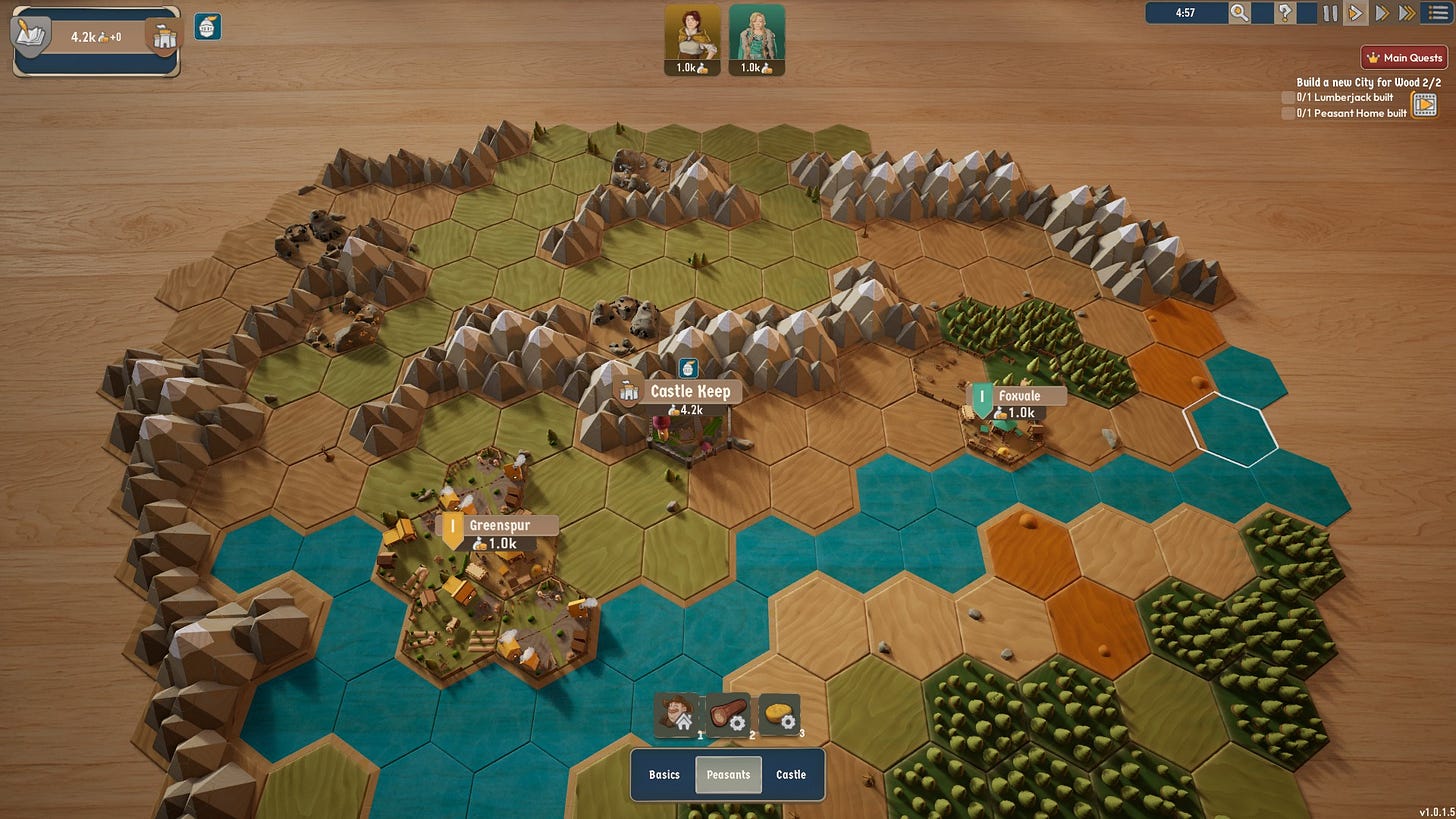Open the knight helmet panel

point(208,27)
